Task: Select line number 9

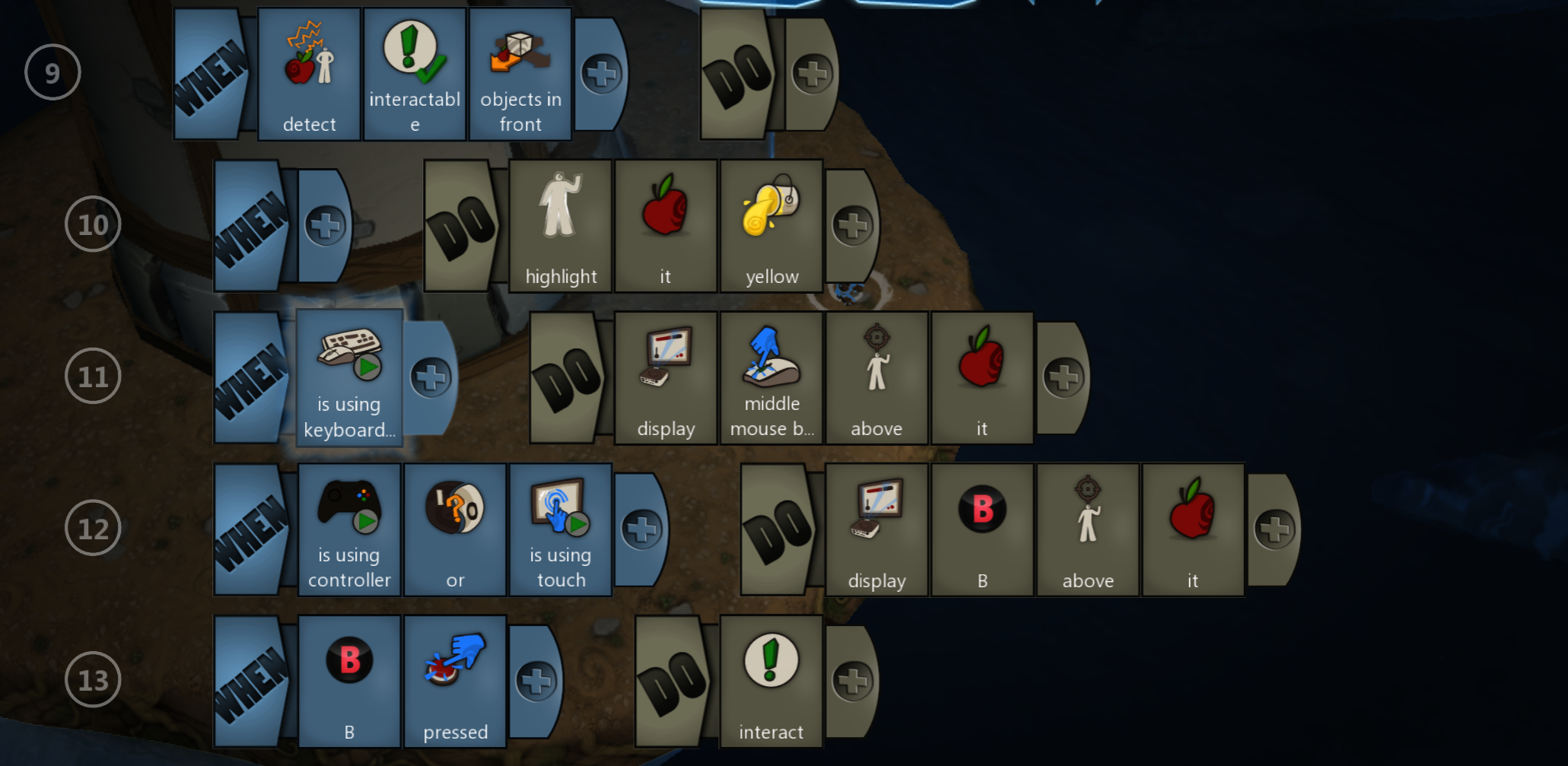Action: click(52, 73)
